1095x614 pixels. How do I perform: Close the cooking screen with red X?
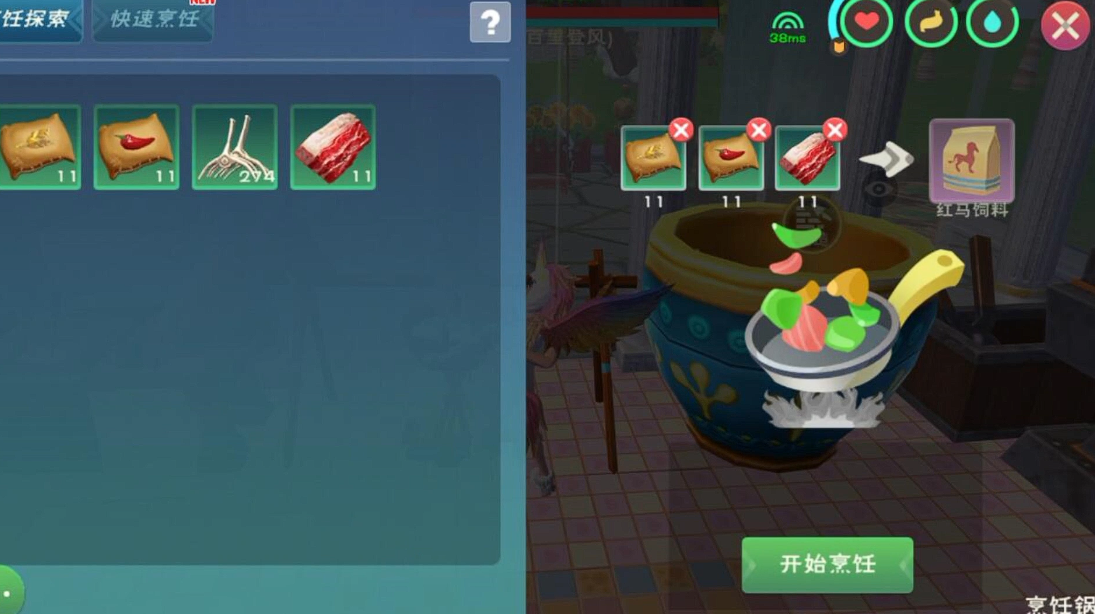click(1065, 26)
